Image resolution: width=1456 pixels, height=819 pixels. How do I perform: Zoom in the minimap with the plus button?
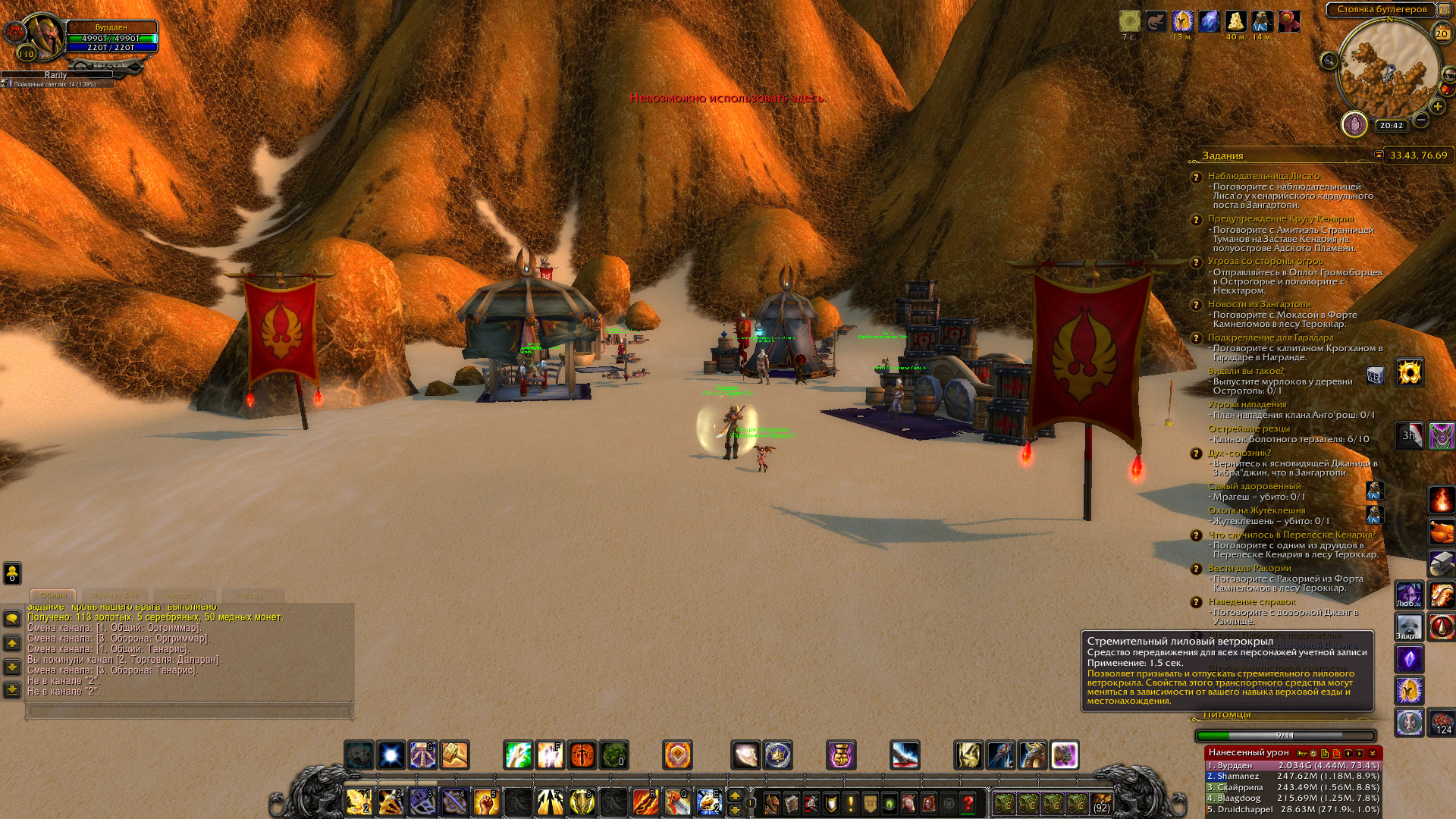[1437, 107]
